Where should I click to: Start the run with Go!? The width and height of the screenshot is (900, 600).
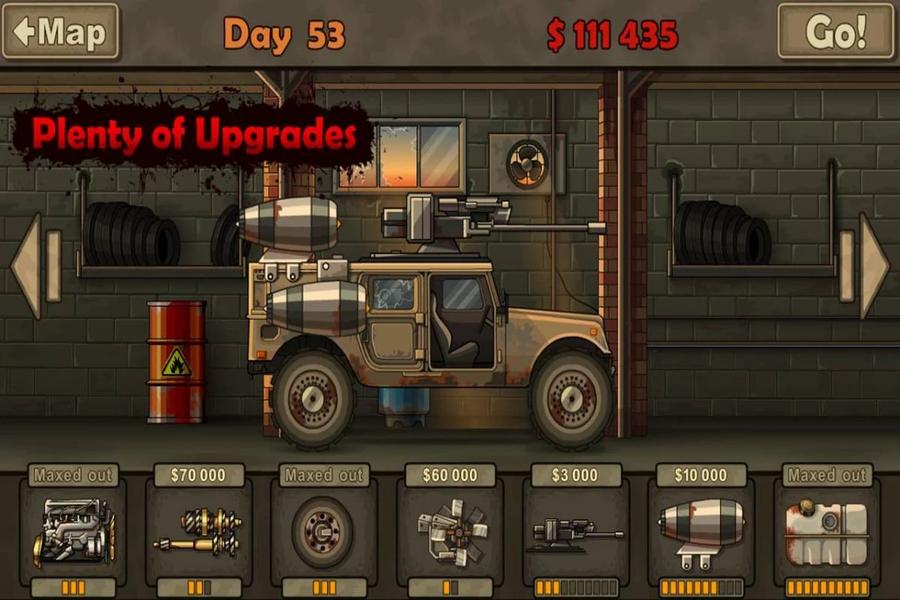[837, 31]
